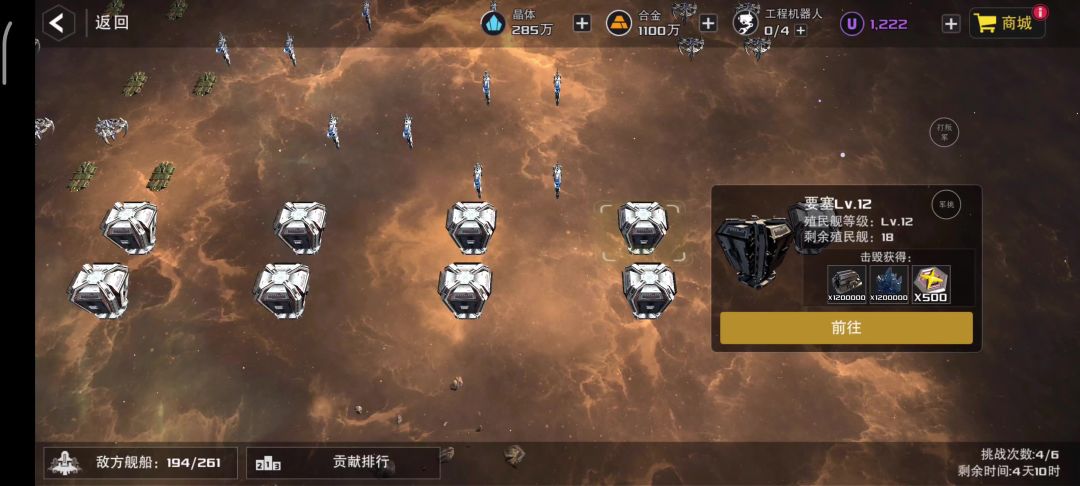Tap the alloy resource icon
Screen dimensions: 1080x486
coord(620,23)
